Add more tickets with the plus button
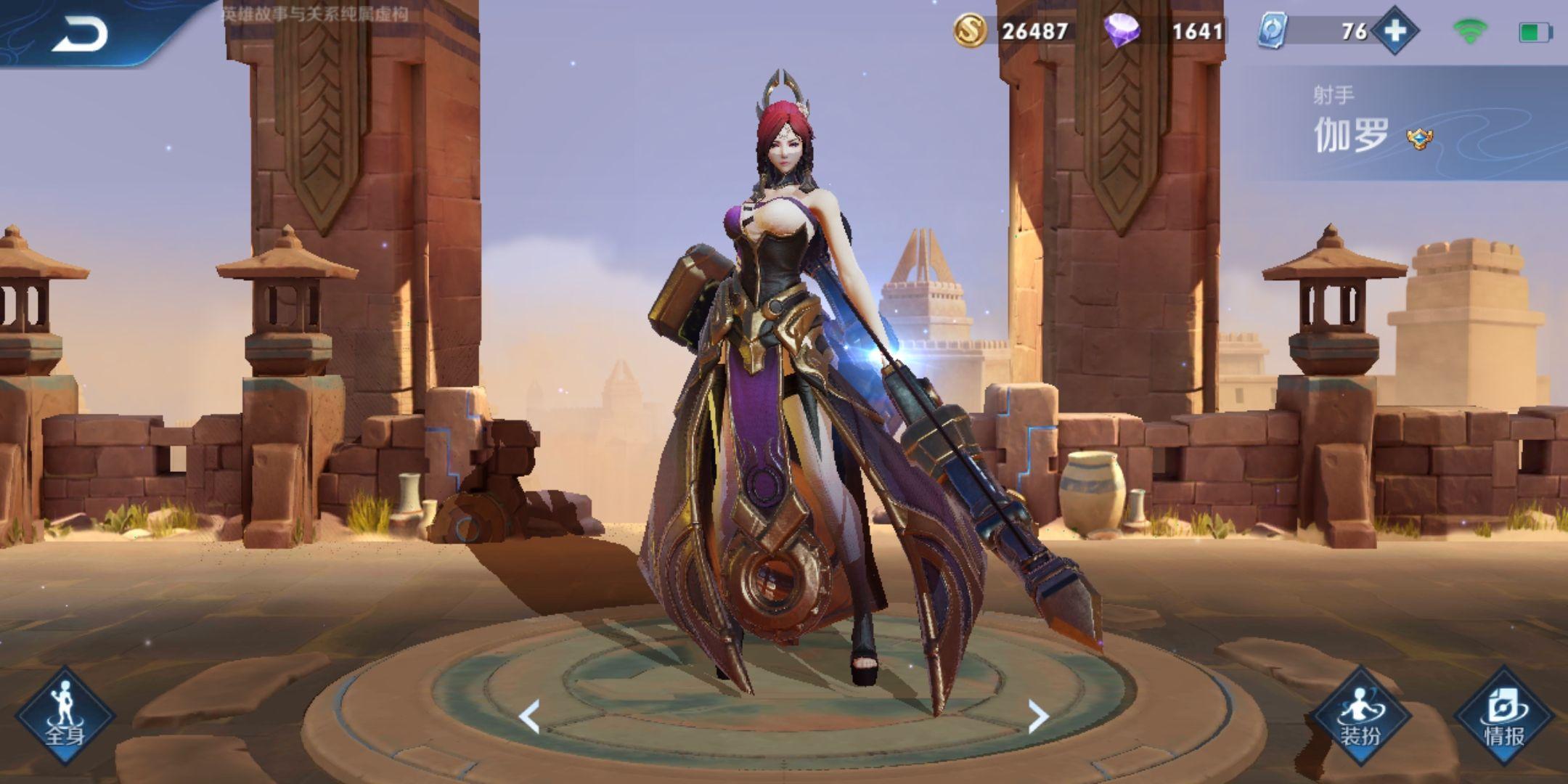The image size is (1568, 784). pos(1395,31)
